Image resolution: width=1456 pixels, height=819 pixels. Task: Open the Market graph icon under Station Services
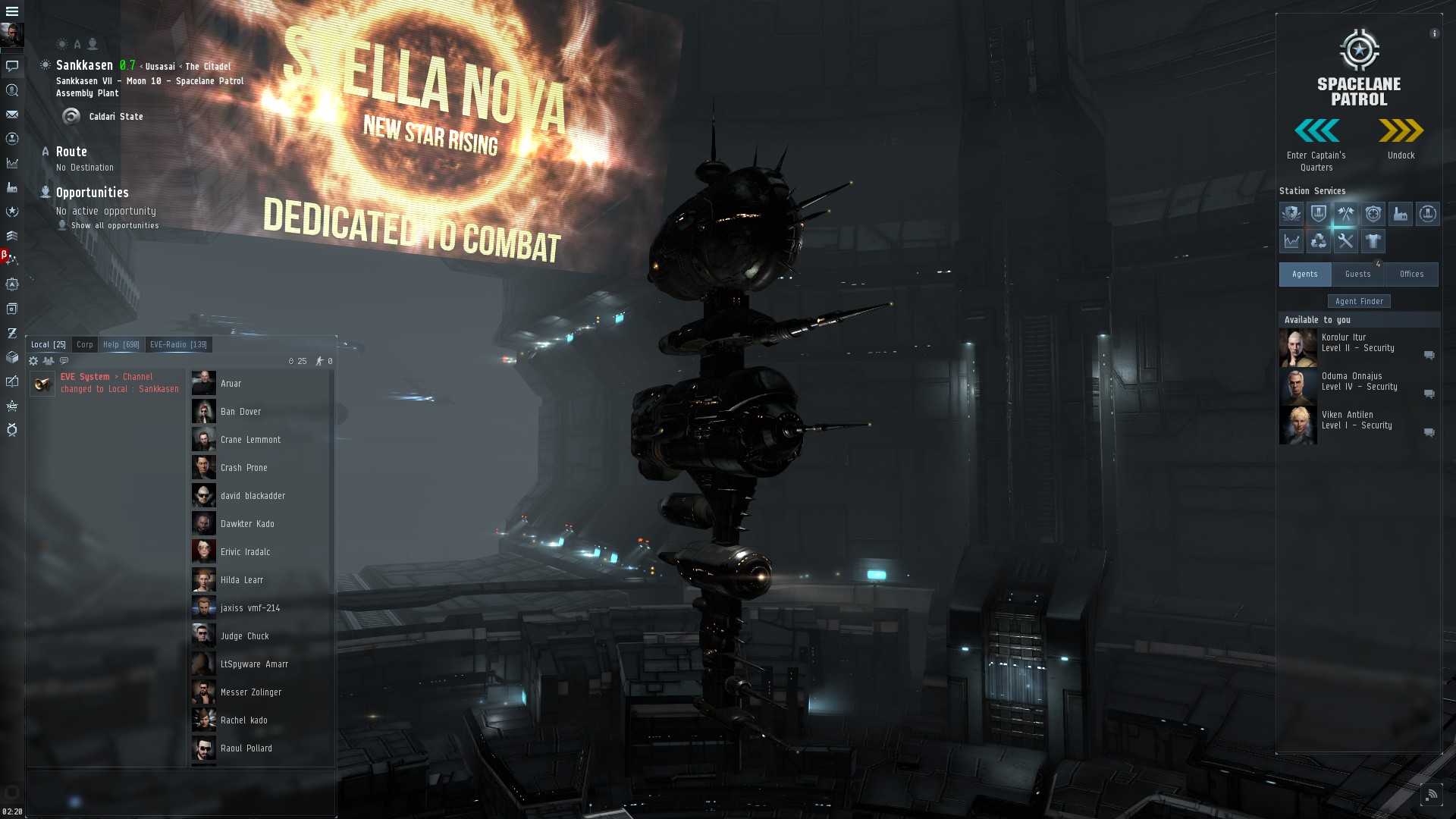1292,241
